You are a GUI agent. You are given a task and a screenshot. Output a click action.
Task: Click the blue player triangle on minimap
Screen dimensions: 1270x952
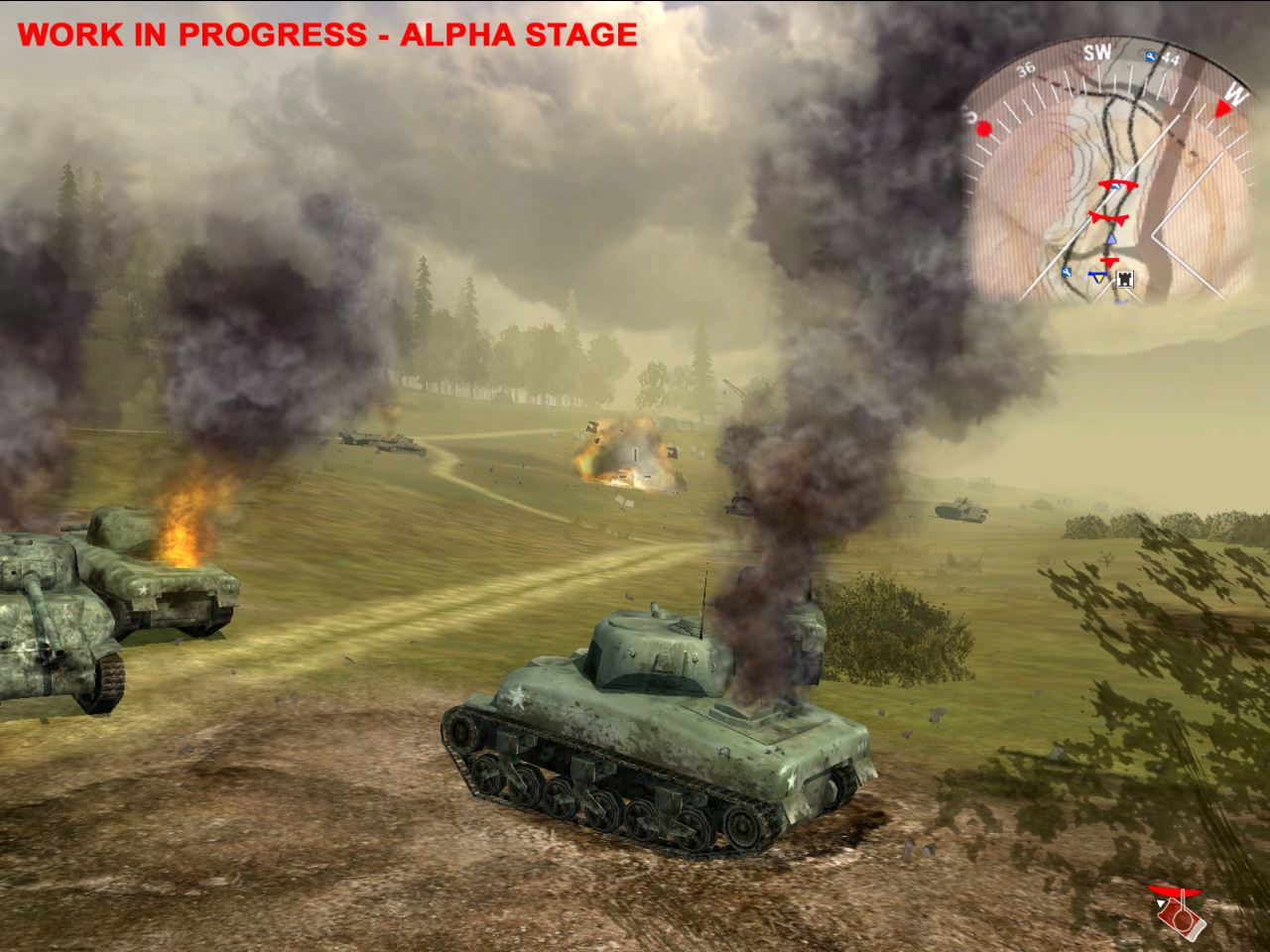coord(1111,238)
